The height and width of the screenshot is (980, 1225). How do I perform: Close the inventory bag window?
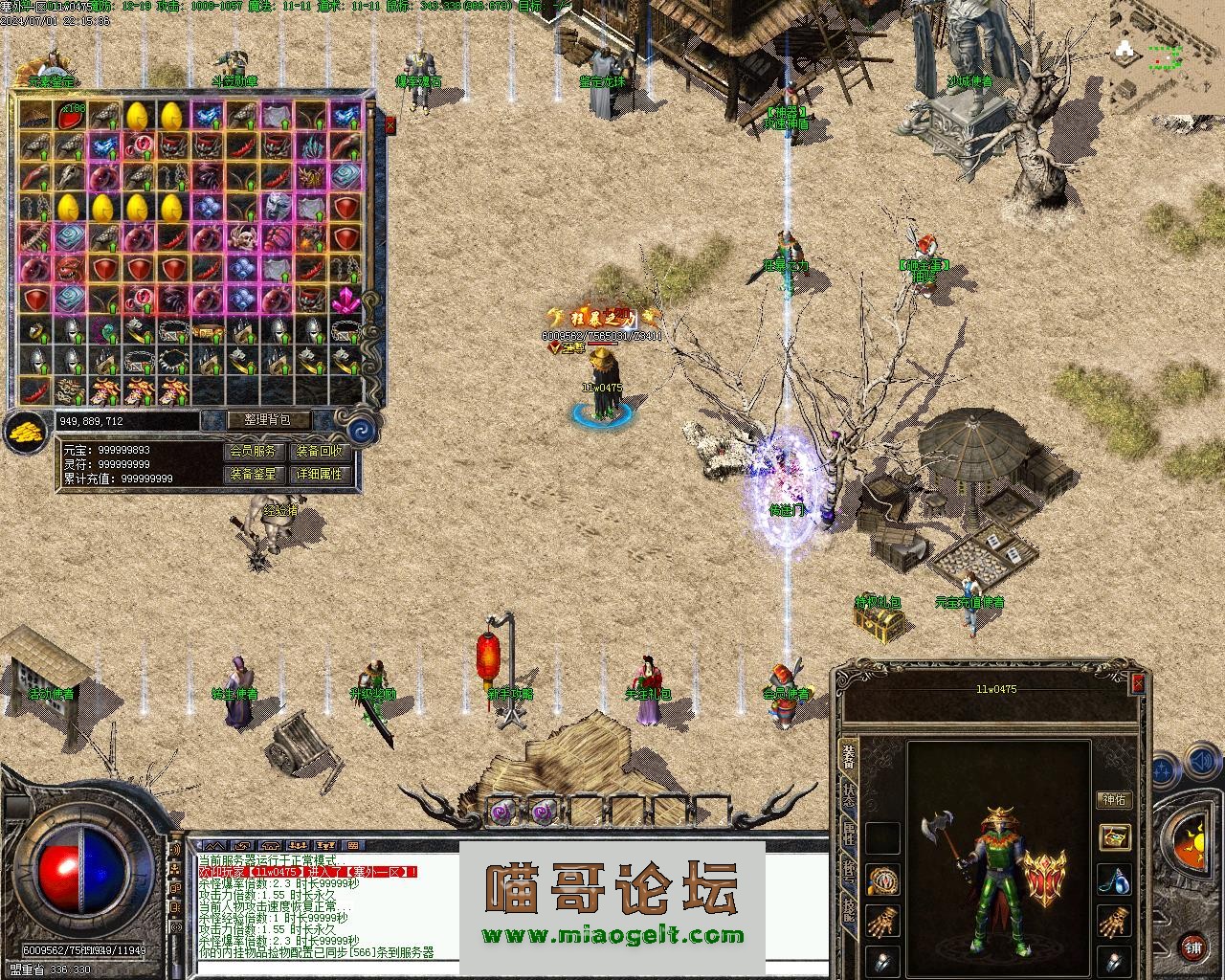pos(390,124)
